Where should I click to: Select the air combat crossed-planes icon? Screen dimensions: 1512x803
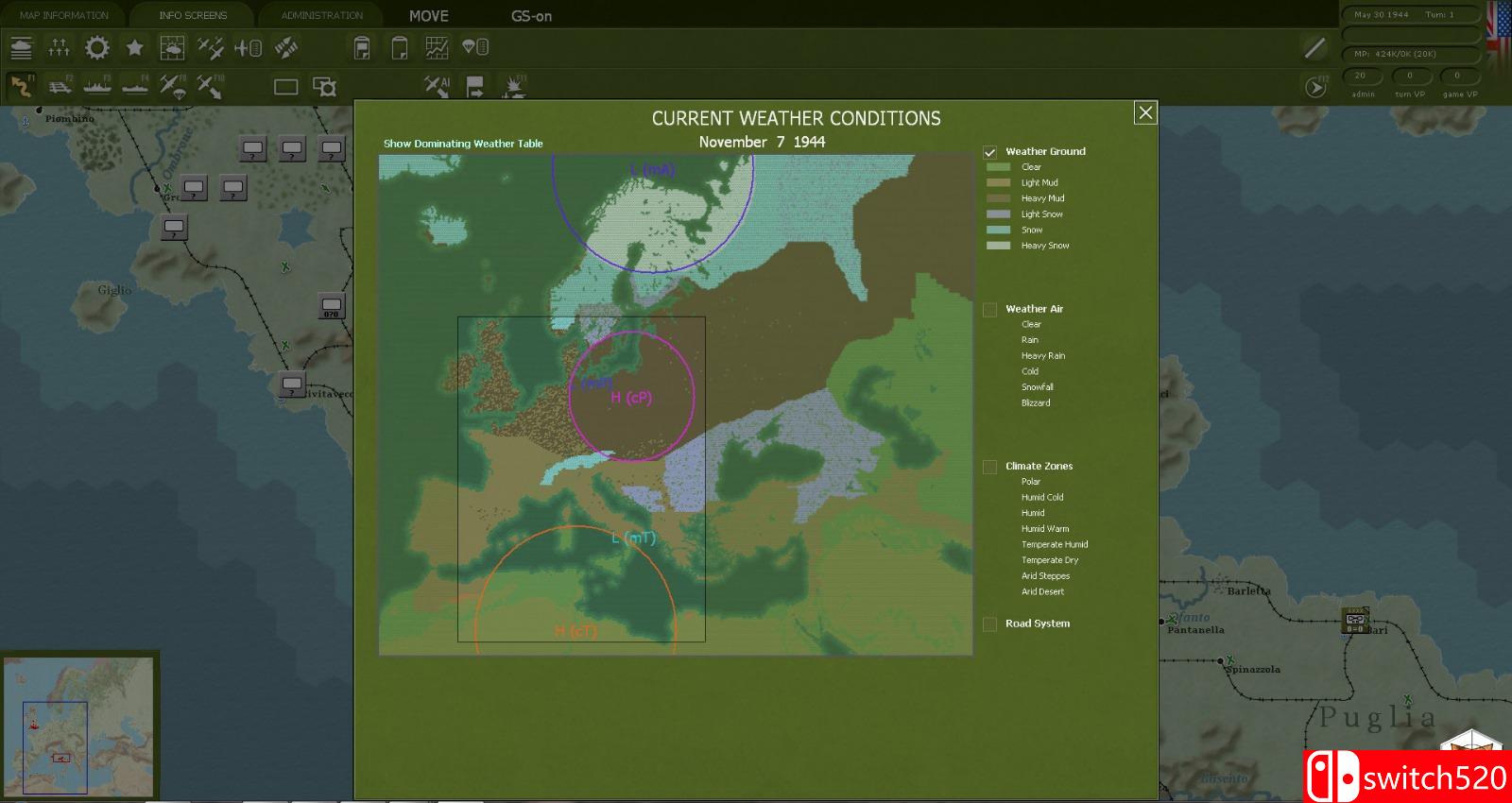209,47
